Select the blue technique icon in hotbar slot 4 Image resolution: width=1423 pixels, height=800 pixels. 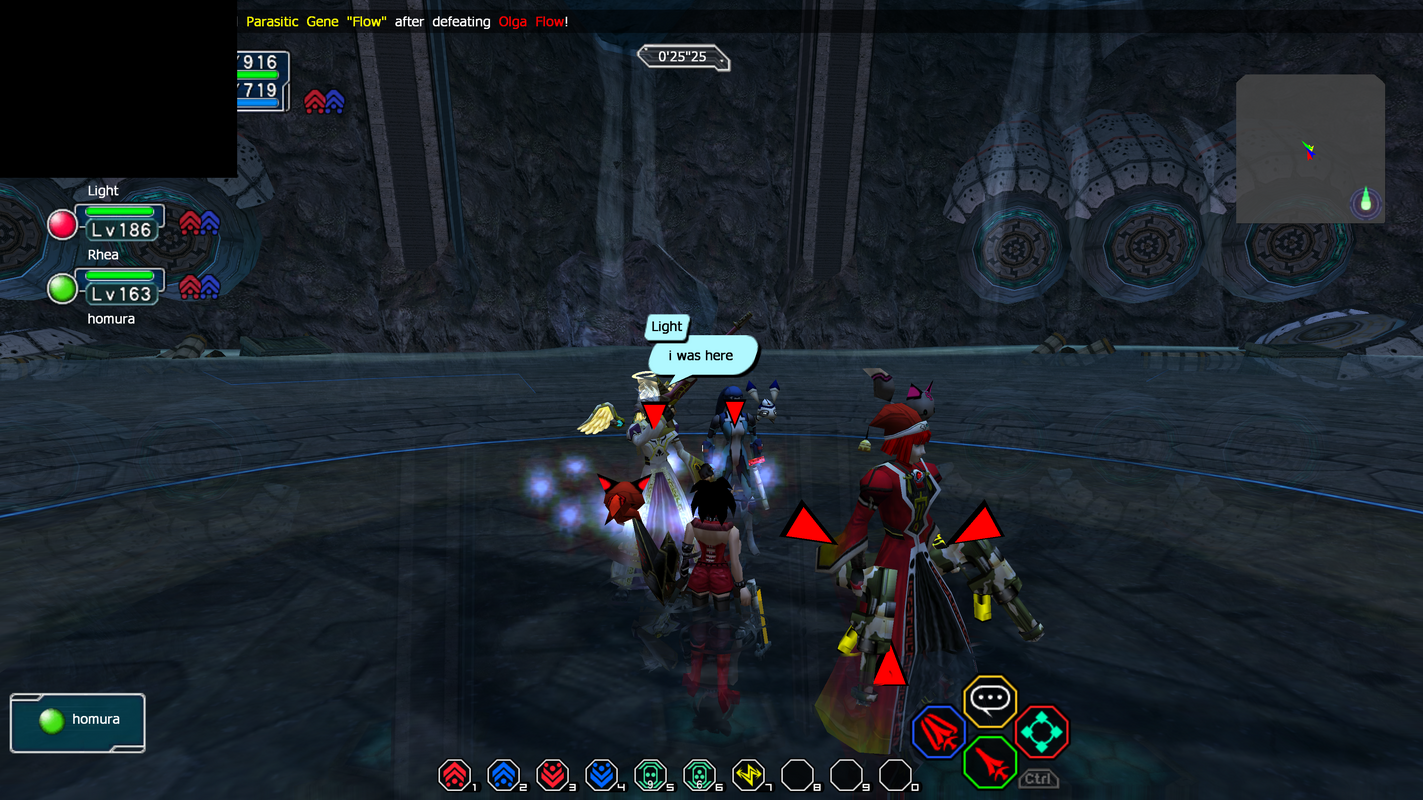602,774
